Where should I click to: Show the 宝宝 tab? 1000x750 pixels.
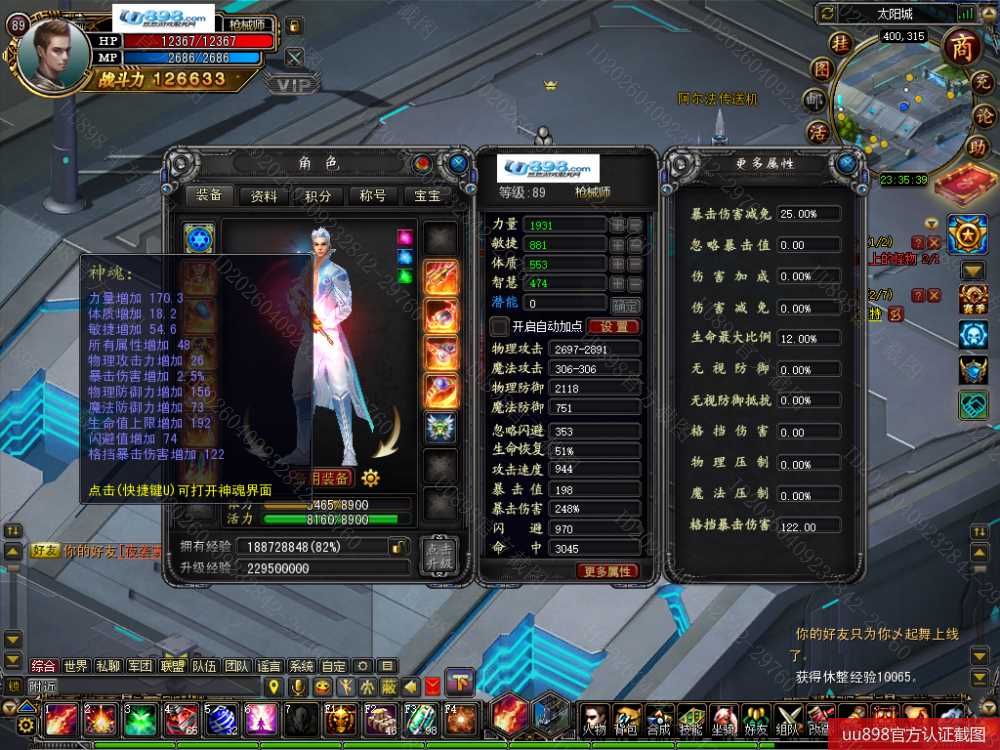pyautogui.click(x=427, y=196)
